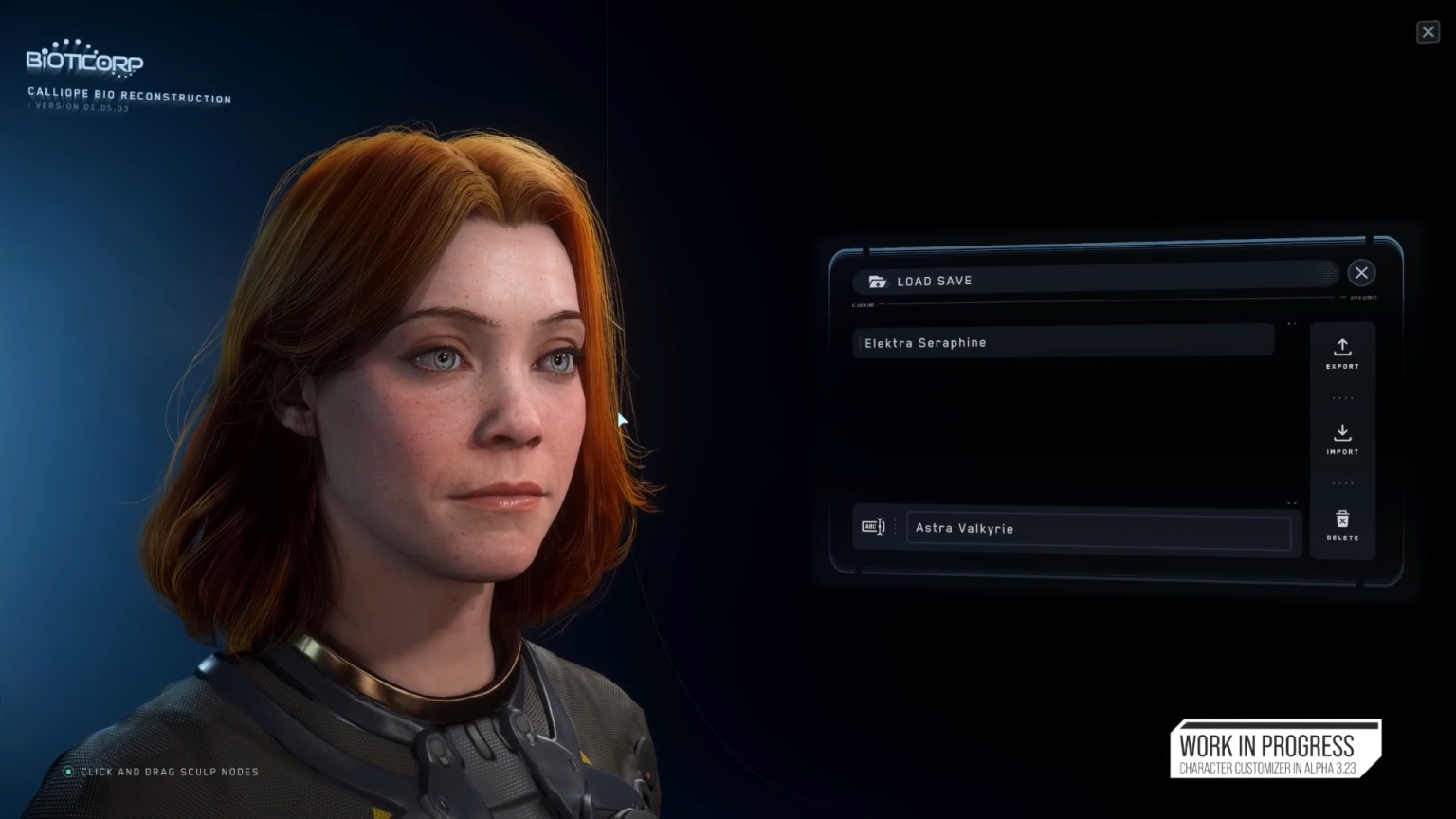
Task: Click the X icon at top right of screen
Action: (1429, 31)
